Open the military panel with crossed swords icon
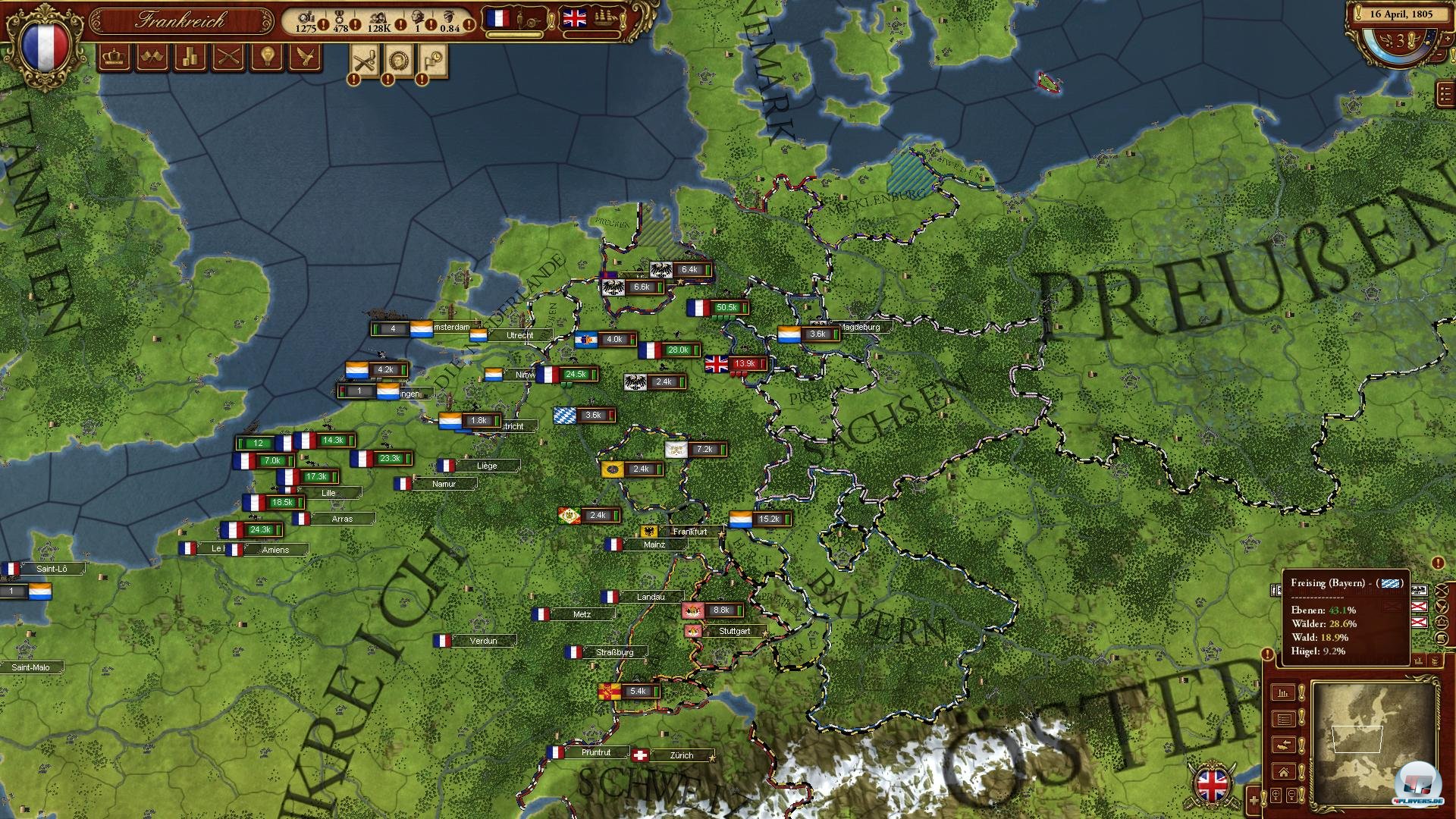The image size is (1456, 819). tap(228, 57)
